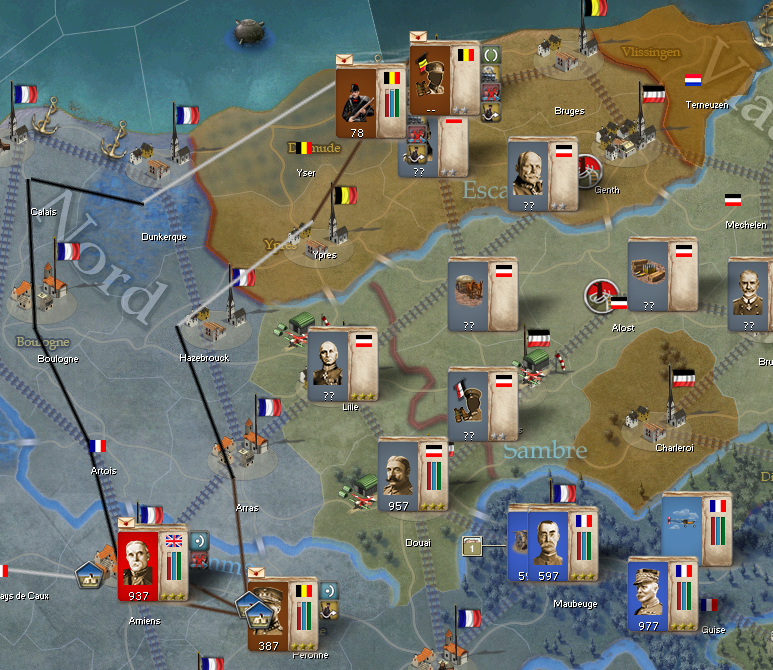The image size is (773, 670).
Task: Select the German army stack with strength 957
Action: point(400,472)
